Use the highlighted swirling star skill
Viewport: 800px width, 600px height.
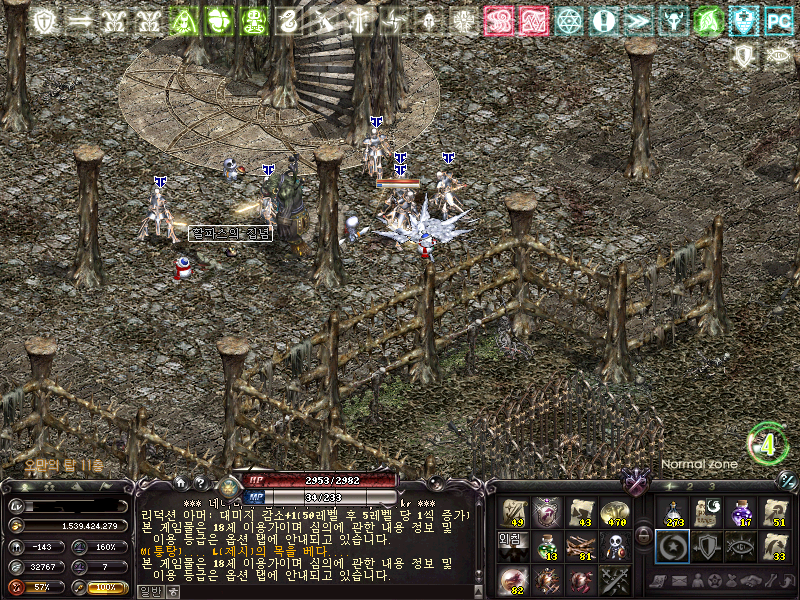click(672, 546)
